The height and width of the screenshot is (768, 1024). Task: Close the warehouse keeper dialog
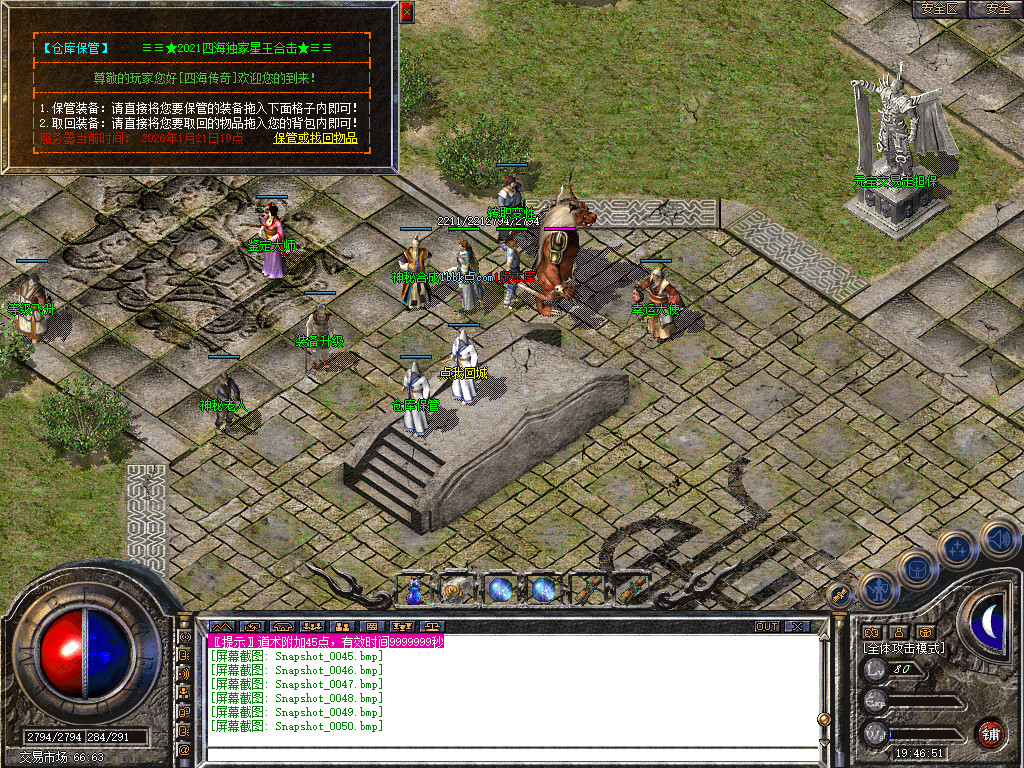point(406,12)
